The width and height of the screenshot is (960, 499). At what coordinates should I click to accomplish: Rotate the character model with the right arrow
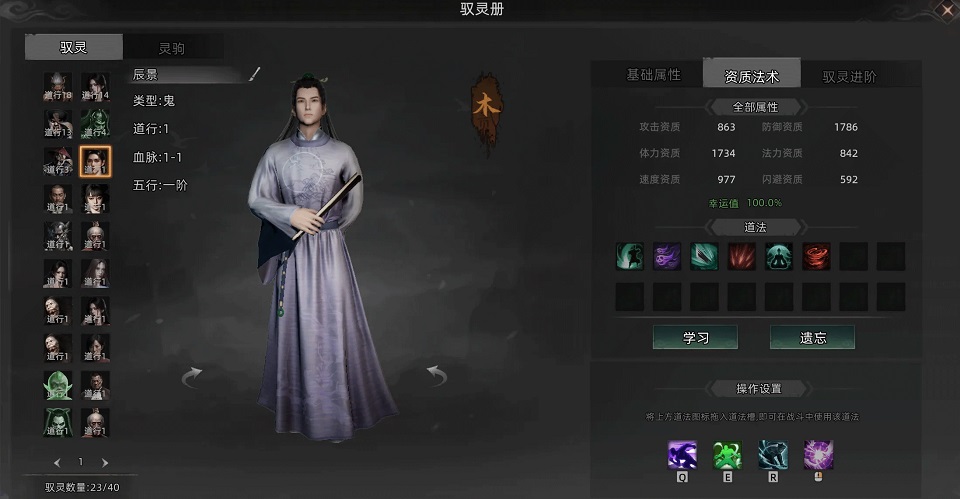point(436,375)
